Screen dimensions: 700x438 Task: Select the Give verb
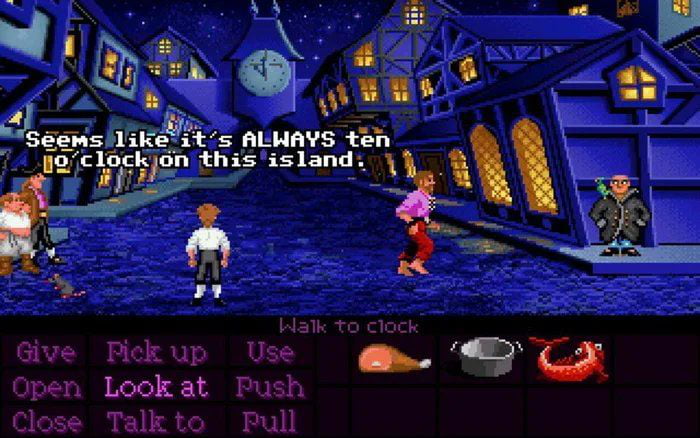(x=45, y=353)
